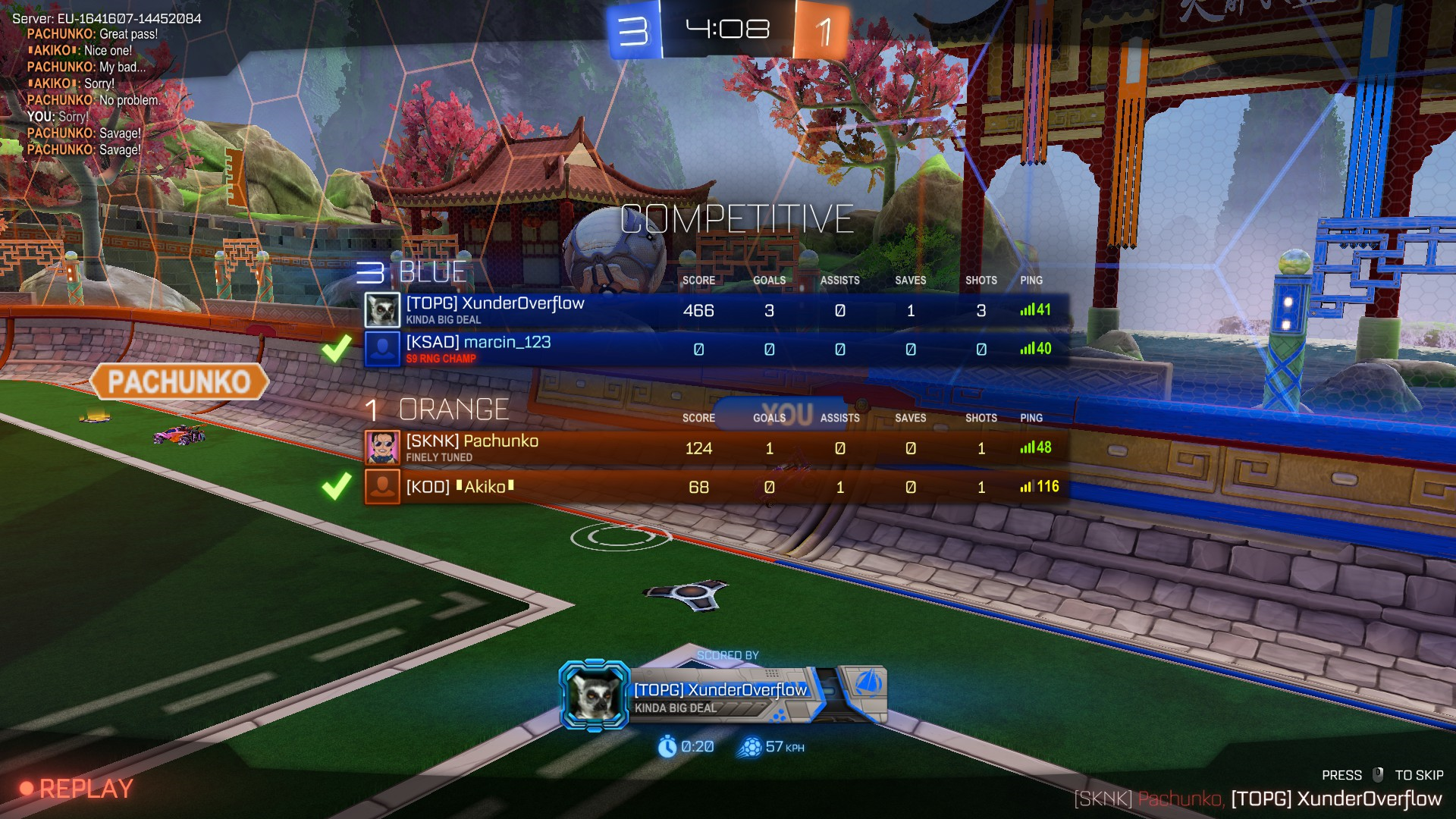Image resolution: width=1456 pixels, height=819 pixels.
Task: Select XunderOverflow's scoreboard row
Action: point(716,310)
